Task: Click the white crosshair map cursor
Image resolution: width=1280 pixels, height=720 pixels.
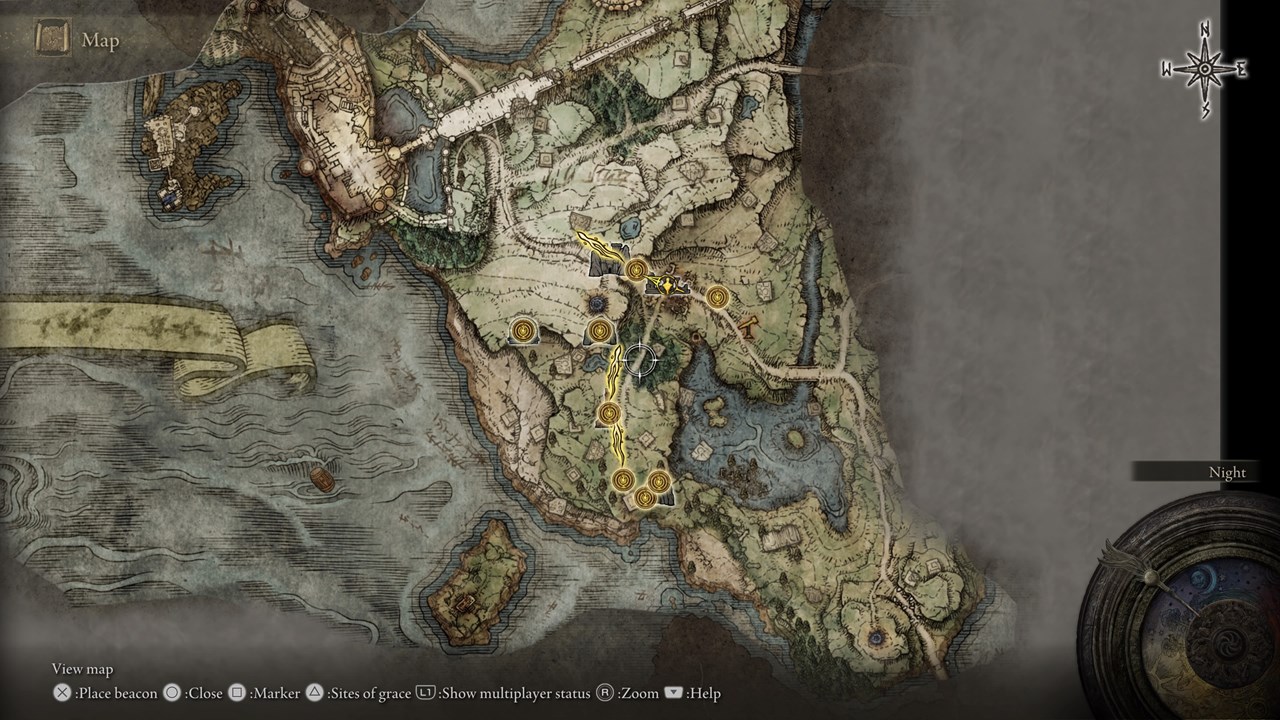Action: point(638,359)
